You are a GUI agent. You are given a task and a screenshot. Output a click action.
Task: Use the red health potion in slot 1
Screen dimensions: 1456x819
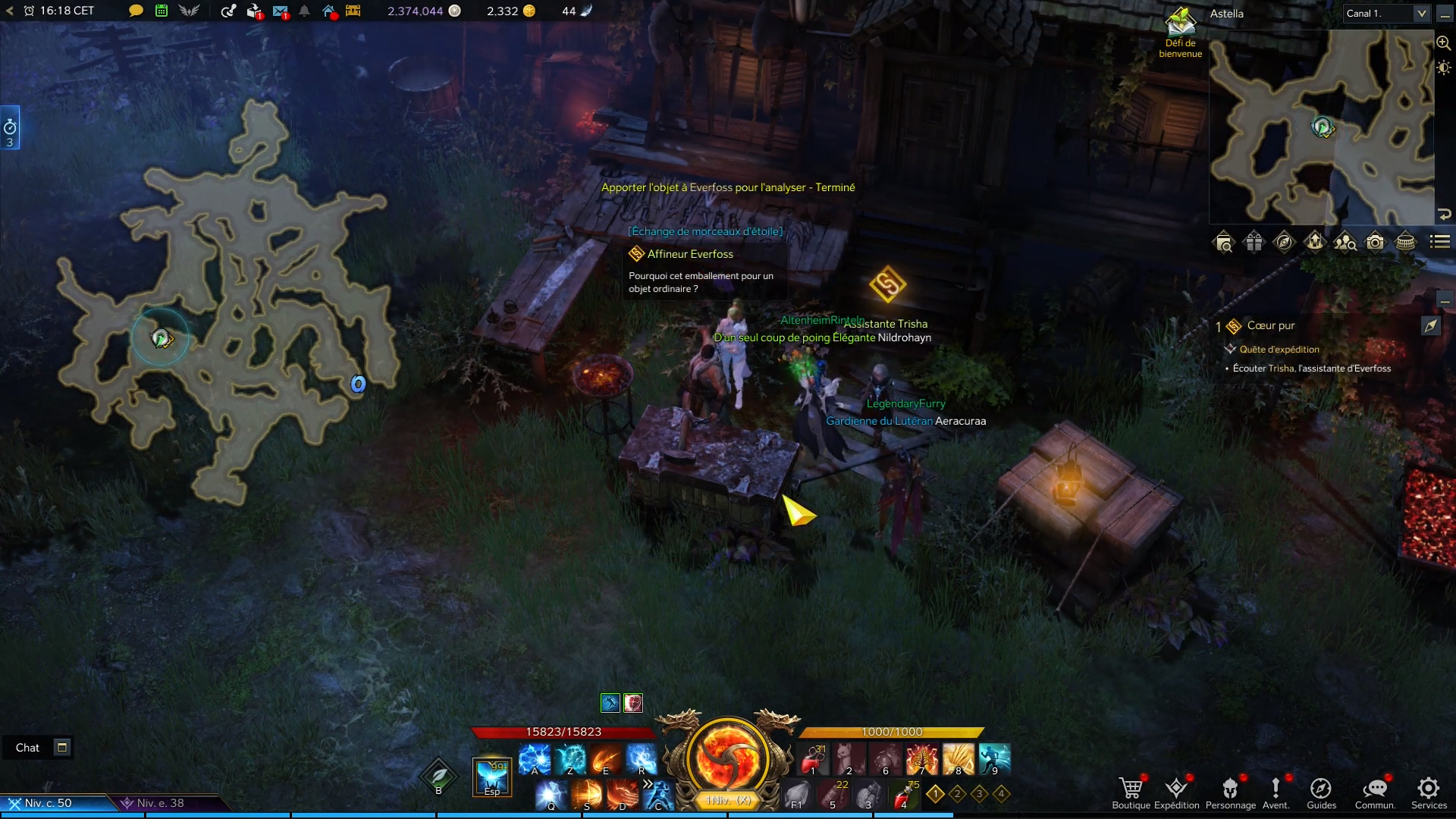pos(814,758)
